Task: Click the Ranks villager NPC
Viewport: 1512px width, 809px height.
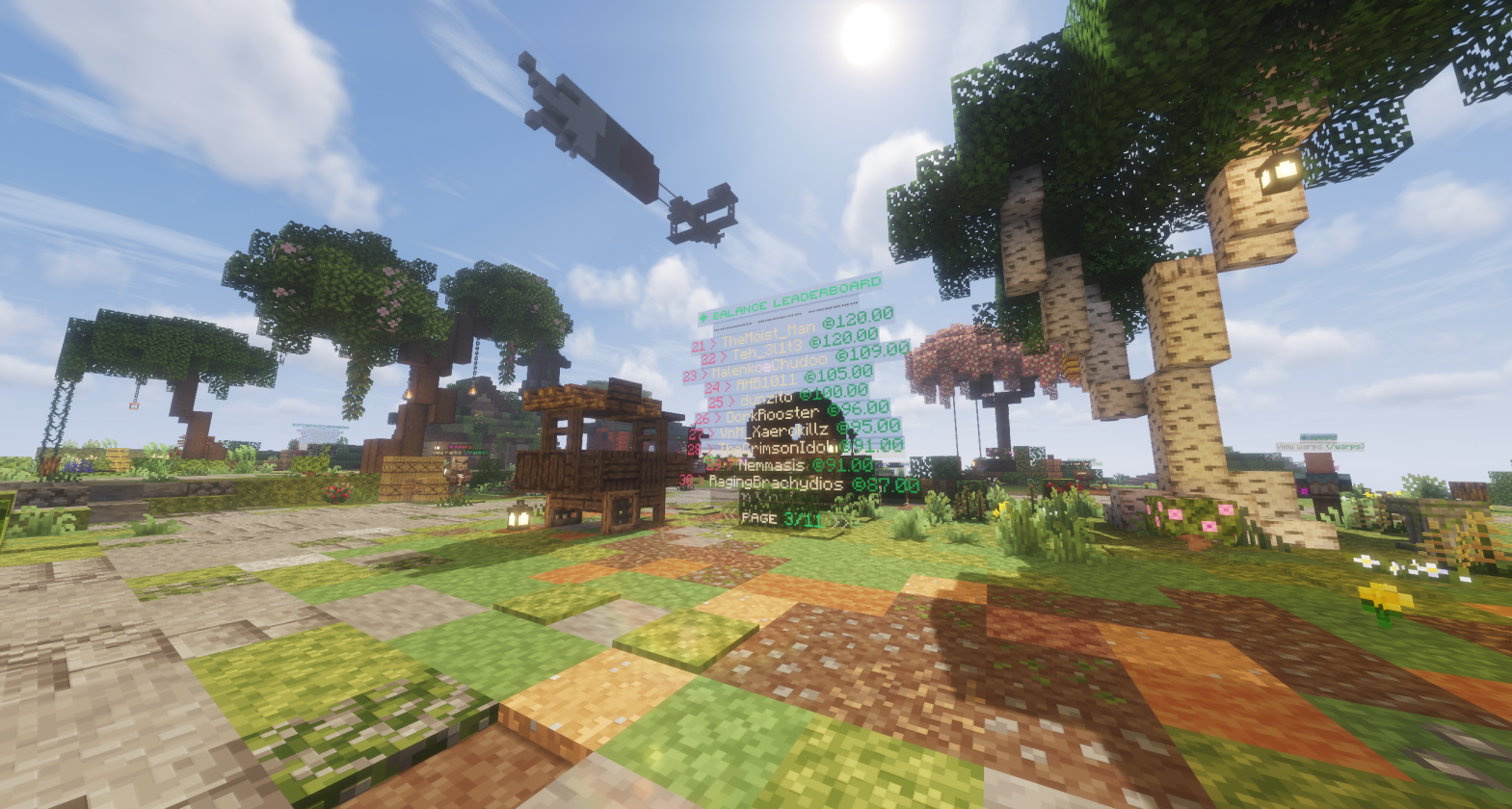Action: coord(458,474)
